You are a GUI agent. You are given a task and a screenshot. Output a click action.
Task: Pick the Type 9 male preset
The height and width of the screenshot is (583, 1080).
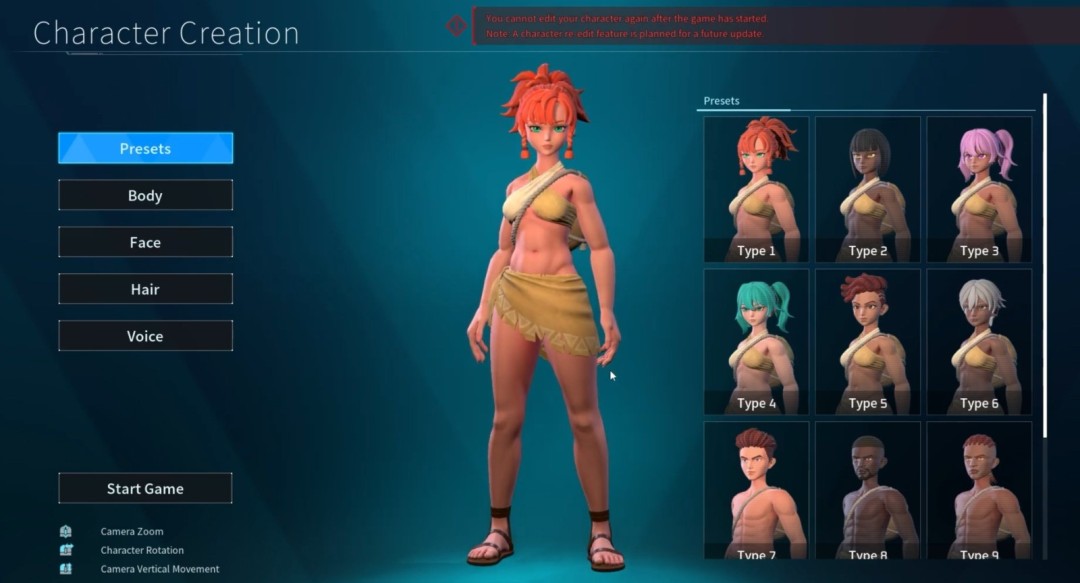coord(979,490)
